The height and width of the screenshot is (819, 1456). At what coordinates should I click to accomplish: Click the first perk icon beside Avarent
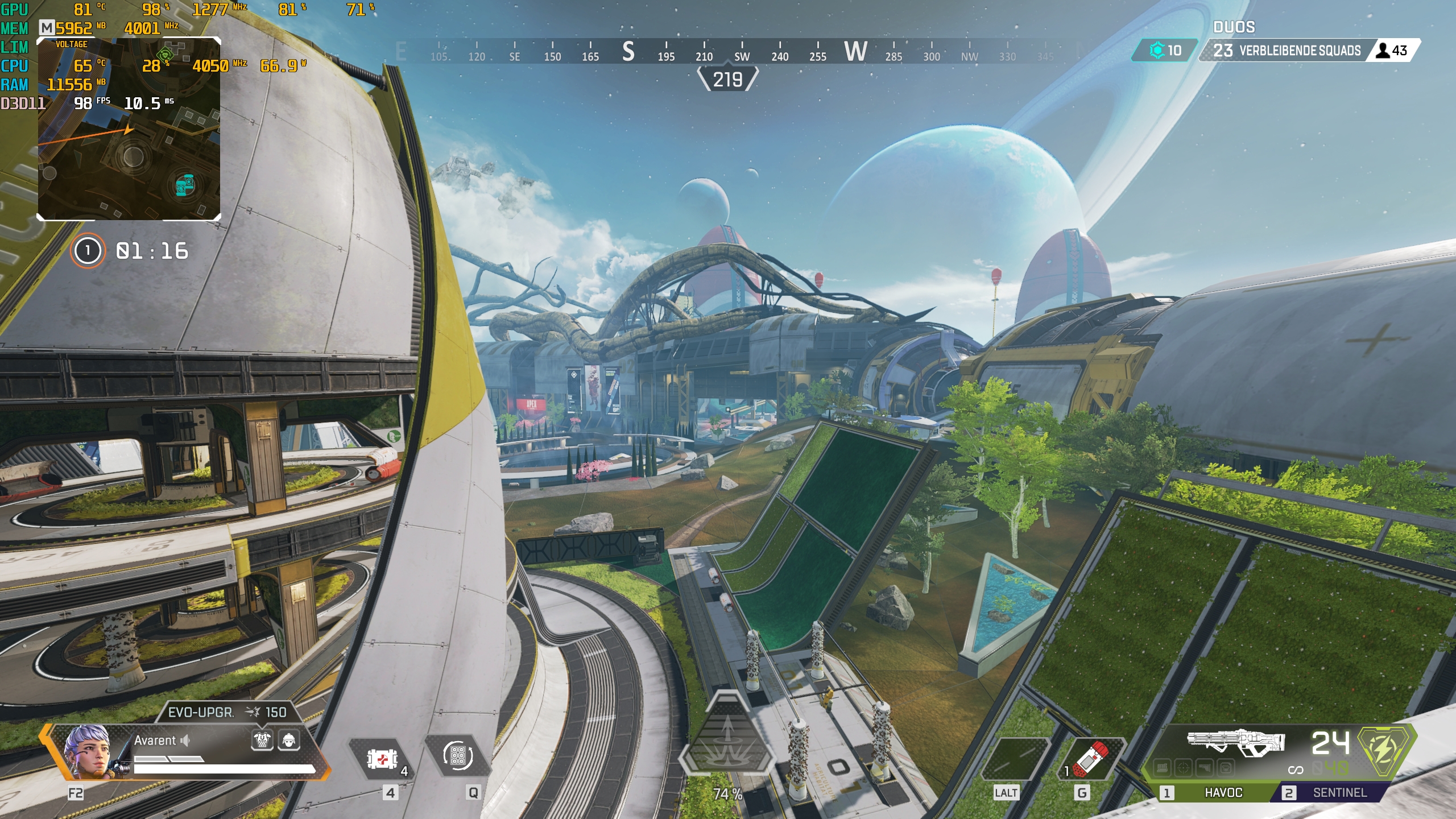(x=262, y=740)
